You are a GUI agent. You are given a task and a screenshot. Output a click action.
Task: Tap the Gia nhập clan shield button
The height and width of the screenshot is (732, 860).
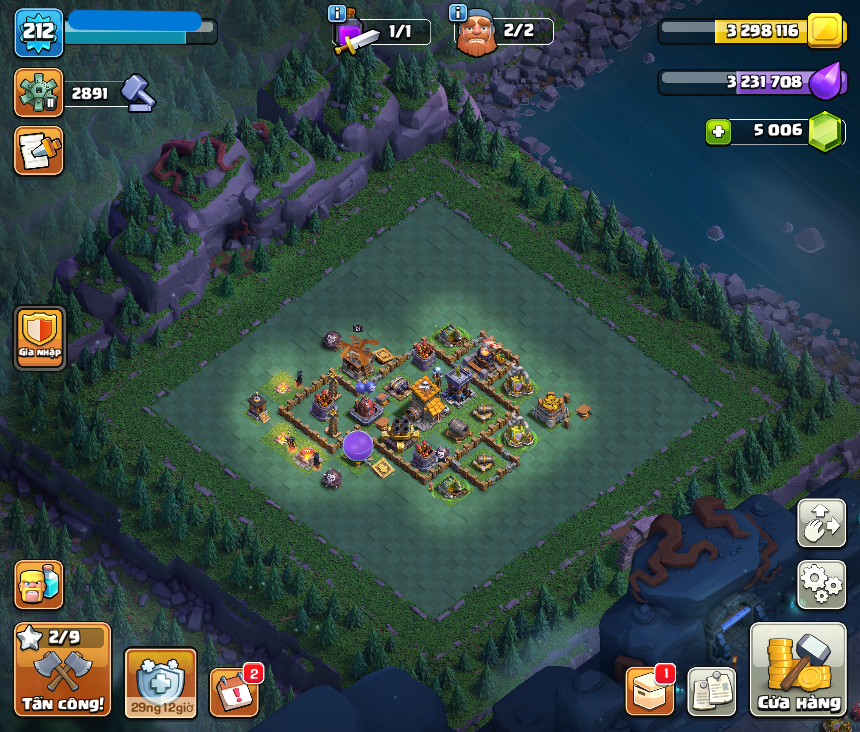40,338
